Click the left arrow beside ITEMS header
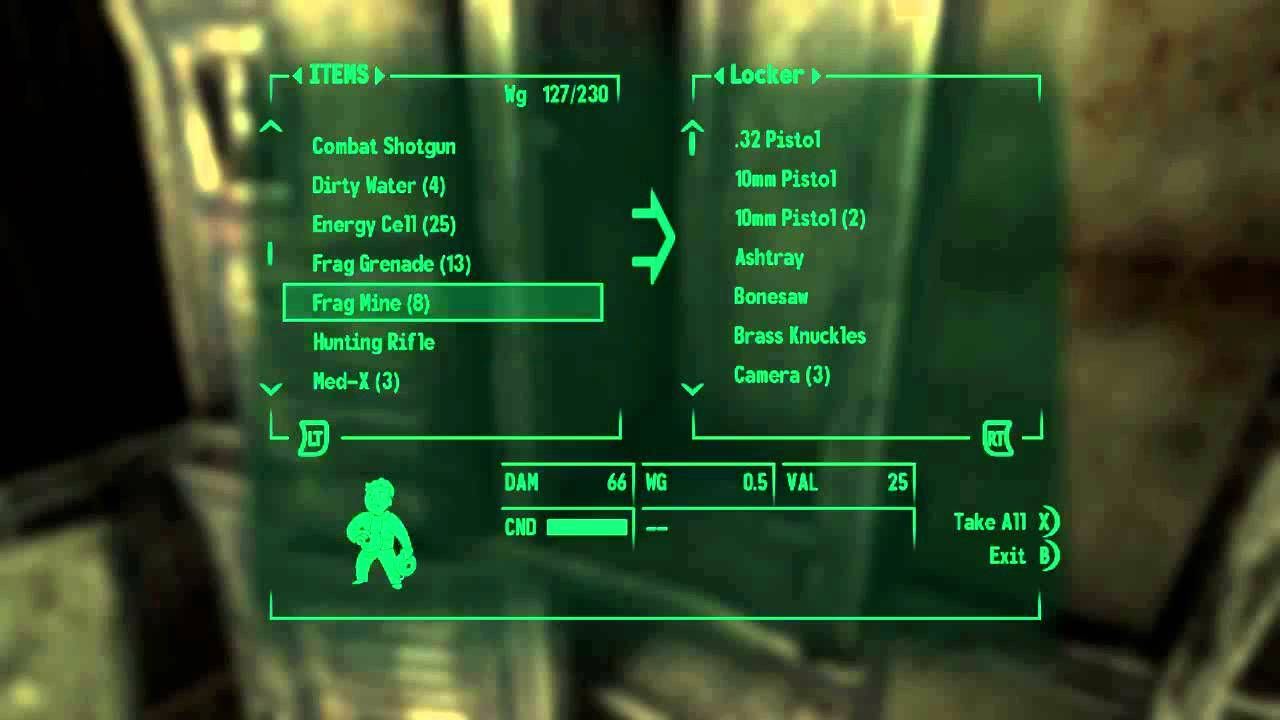Screen dimensions: 1280x720 (x=296, y=74)
